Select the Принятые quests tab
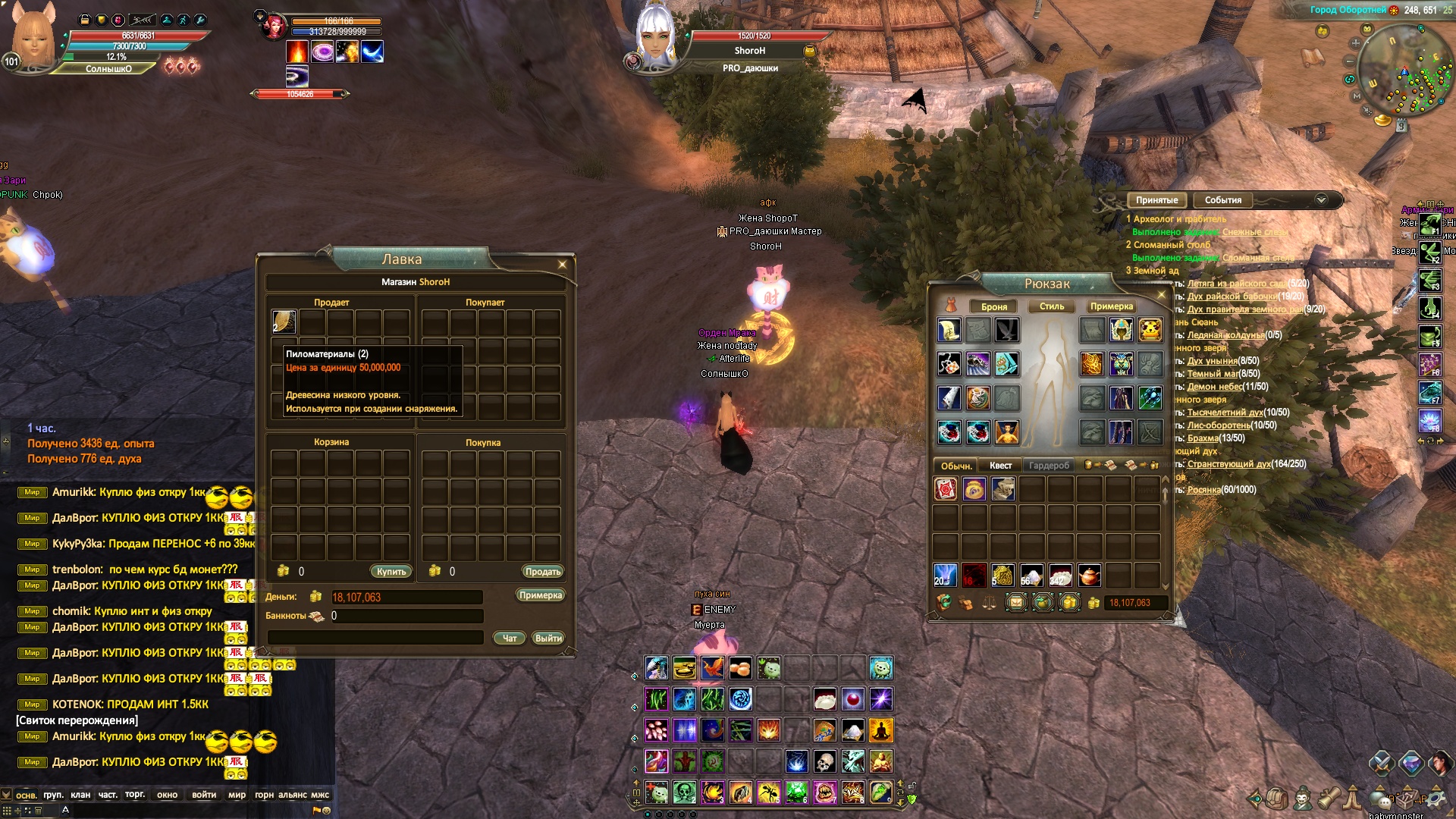 point(1156,200)
